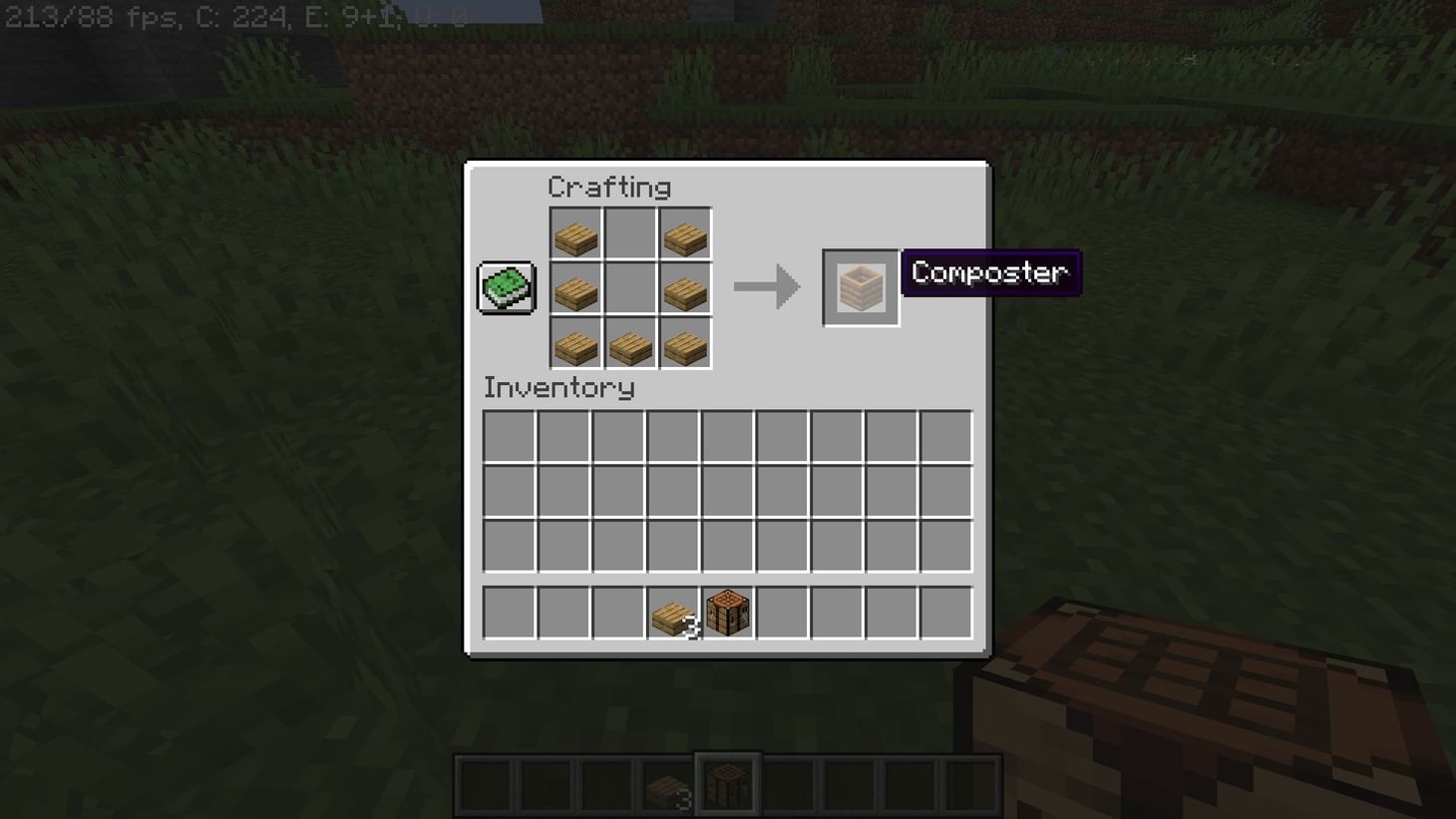This screenshot has height=819, width=1456.
Task: Pick up the crafting table from the inventory
Action: pos(727,613)
